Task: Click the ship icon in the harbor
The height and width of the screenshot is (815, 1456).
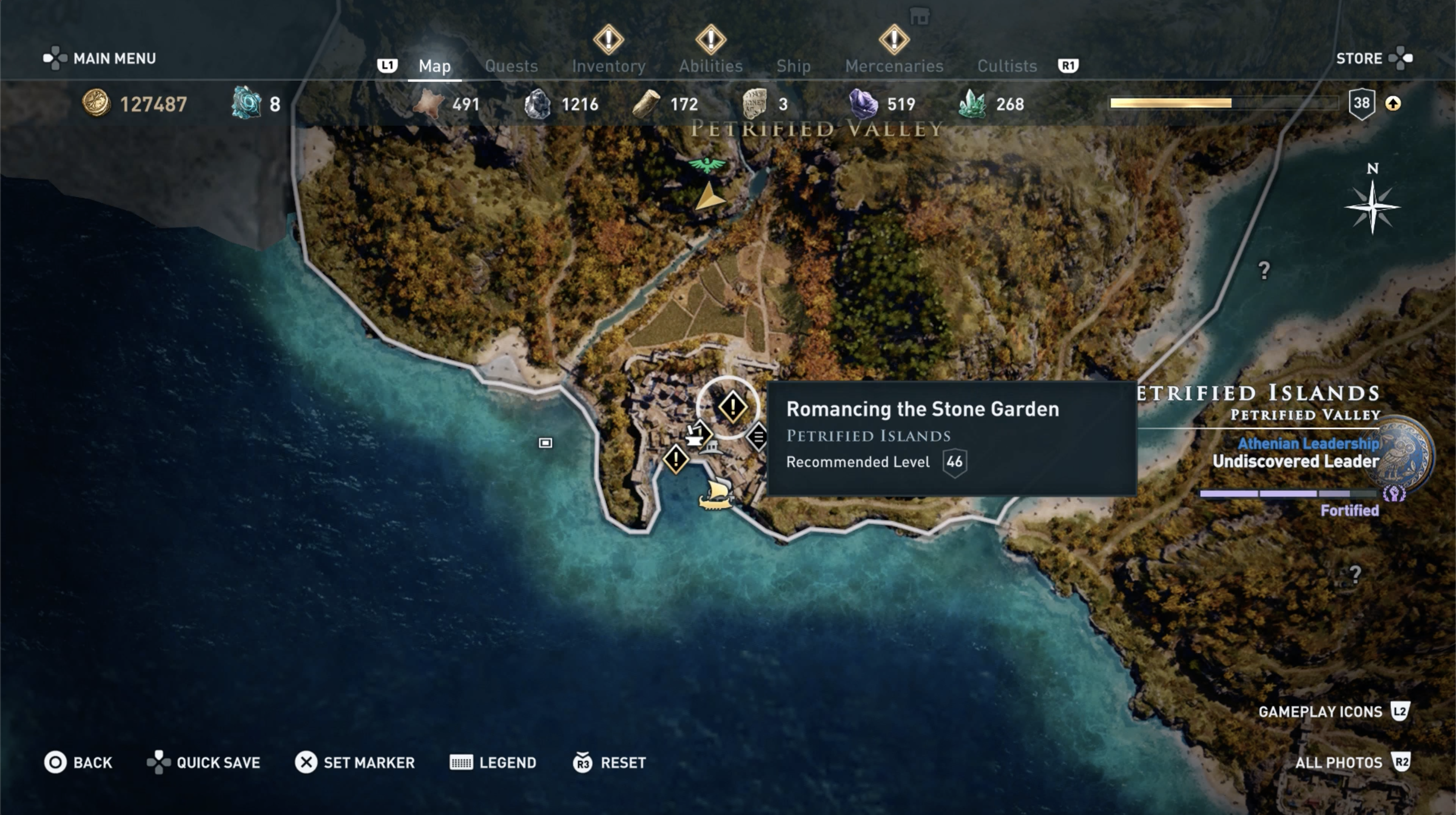Action: (x=716, y=494)
